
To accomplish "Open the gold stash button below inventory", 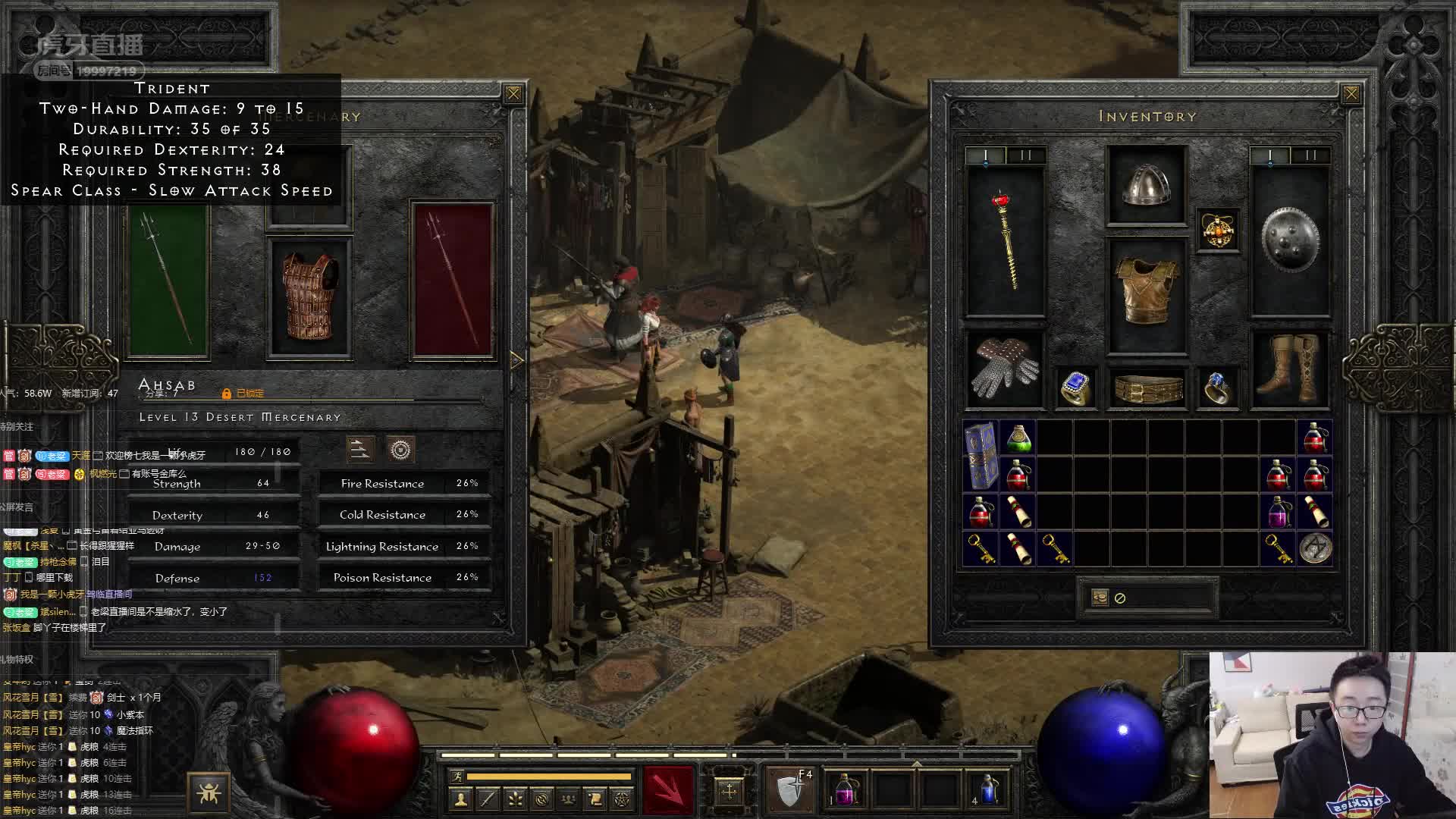I will point(1100,598).
